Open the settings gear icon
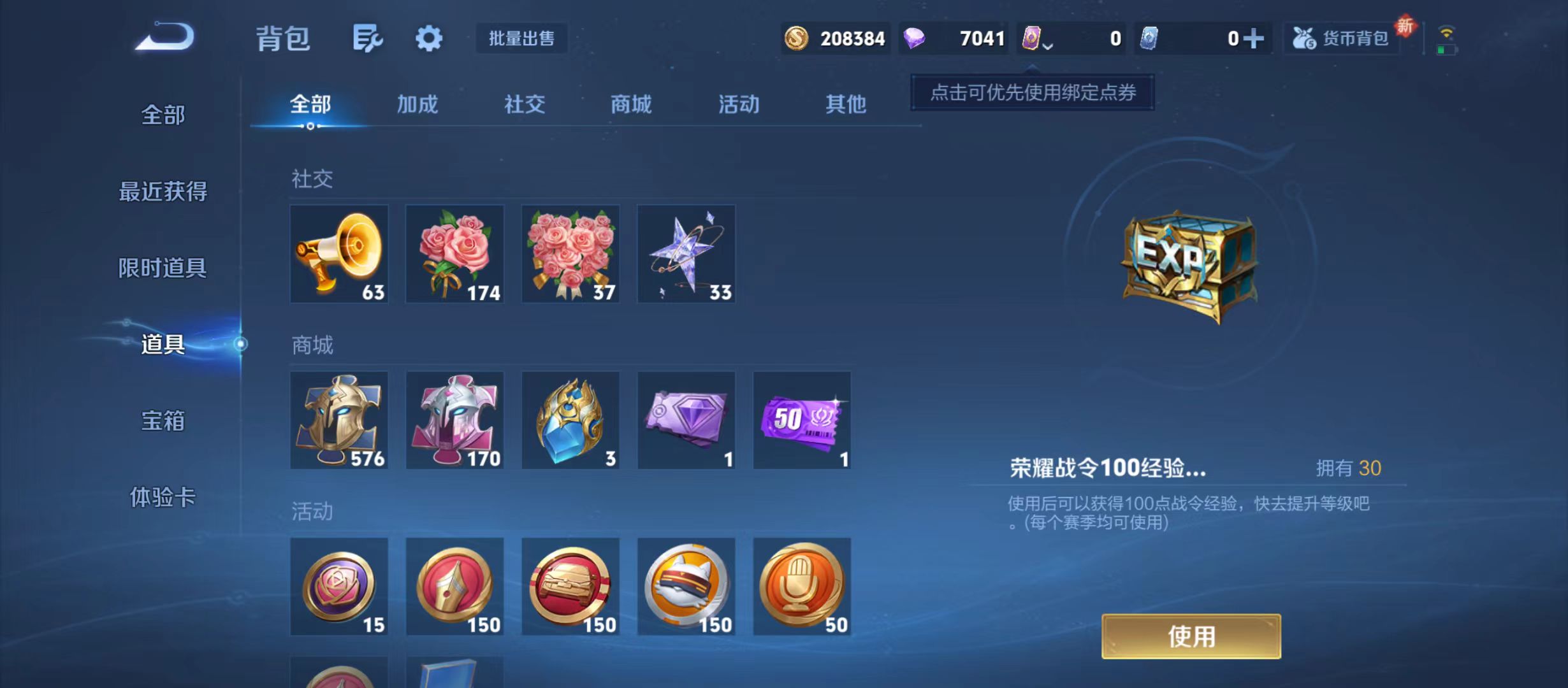The height and width of the screenshot is (688, 1568). tap(428, 38)
